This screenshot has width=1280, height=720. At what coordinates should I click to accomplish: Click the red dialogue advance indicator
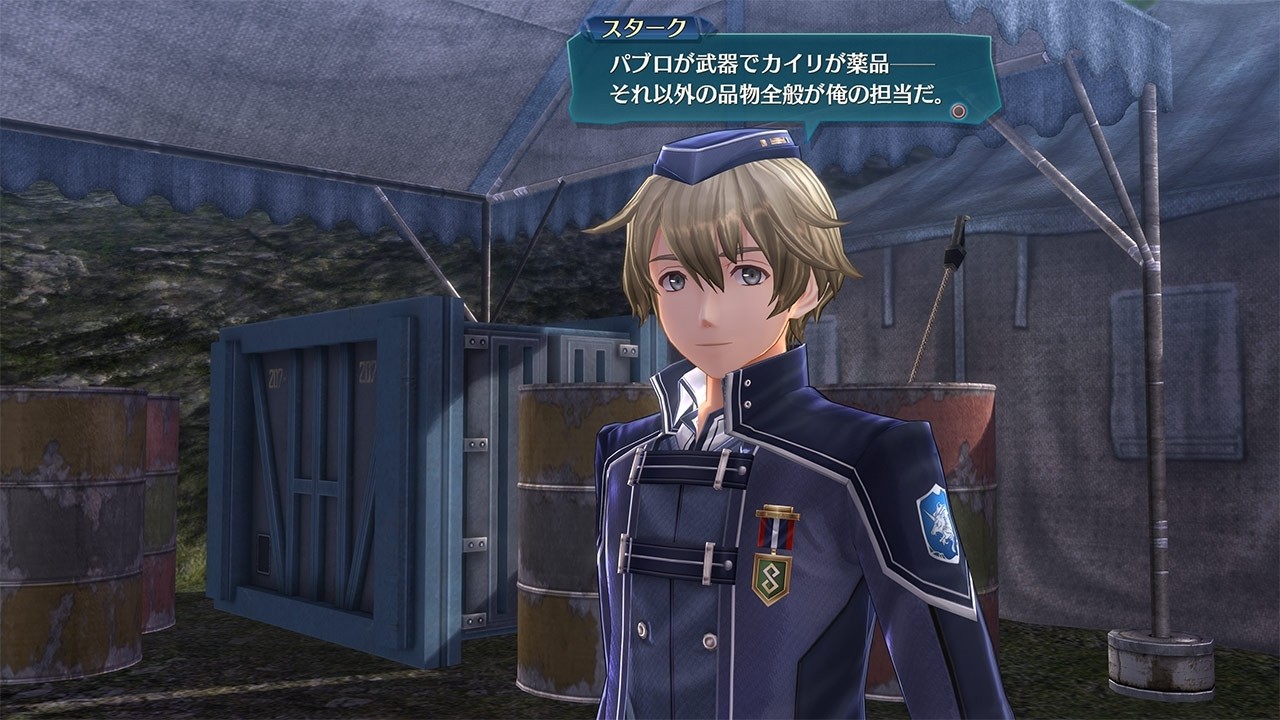(958, 109)
